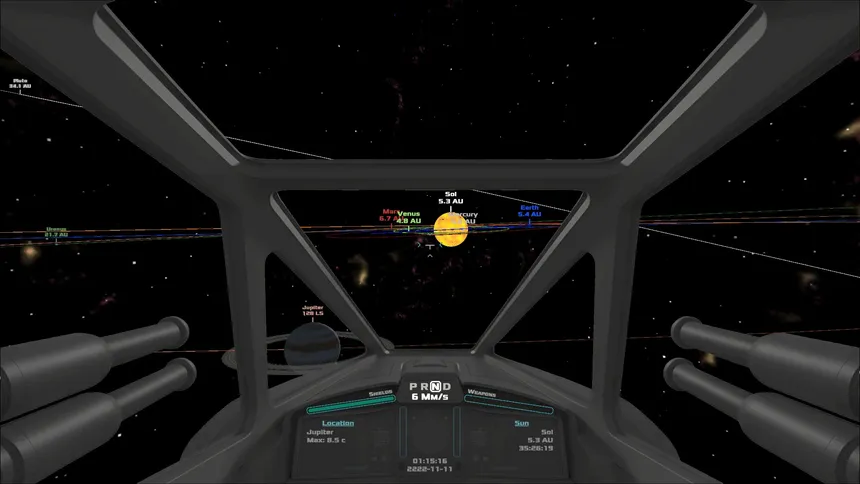The height and width of the screenshot is (484, 860).
Task: Open the Sun link on the dashboard
Action: click(x=521, y=423)
